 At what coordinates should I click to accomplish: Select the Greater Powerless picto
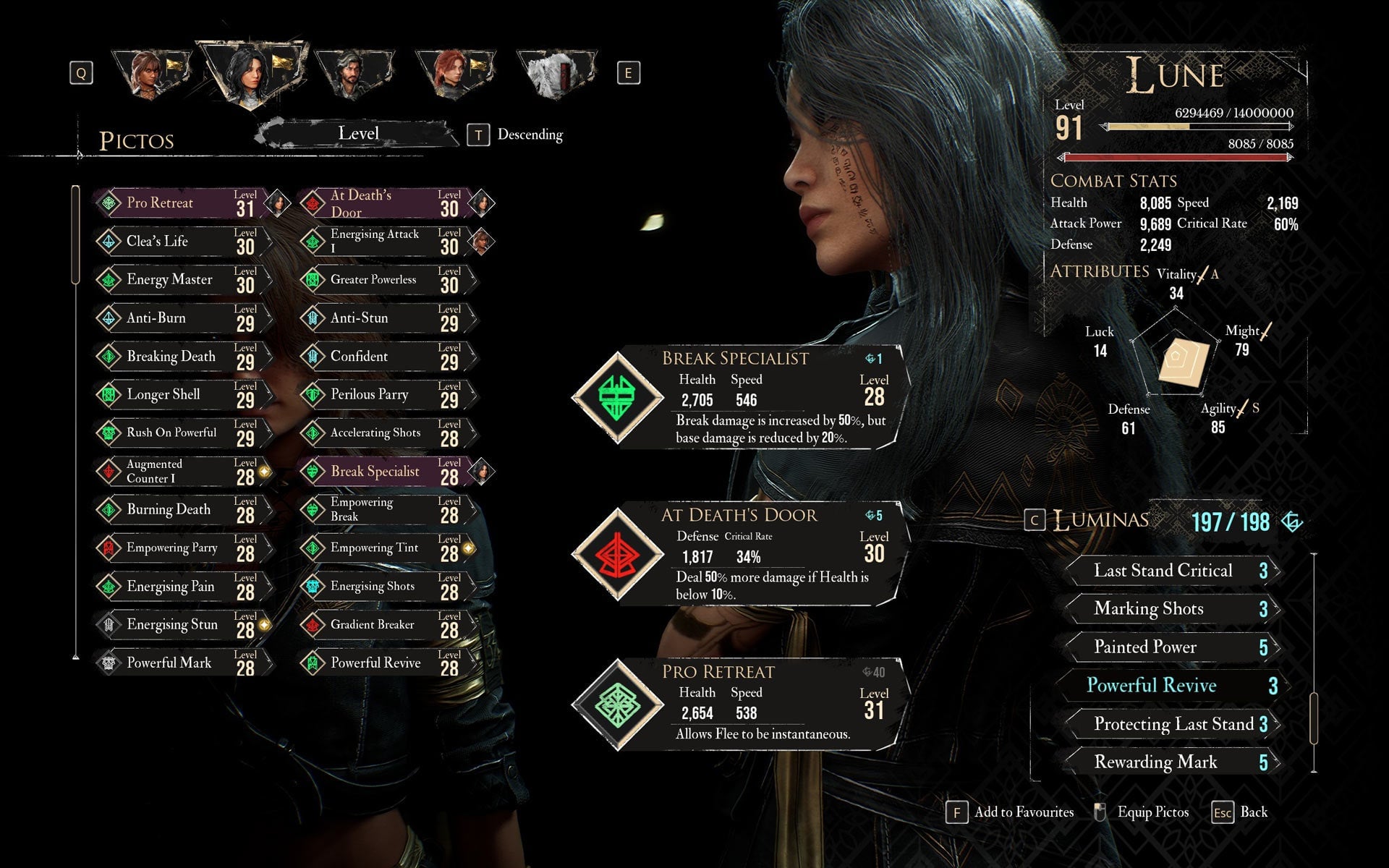pyautogui.click(x=385, y=280)
